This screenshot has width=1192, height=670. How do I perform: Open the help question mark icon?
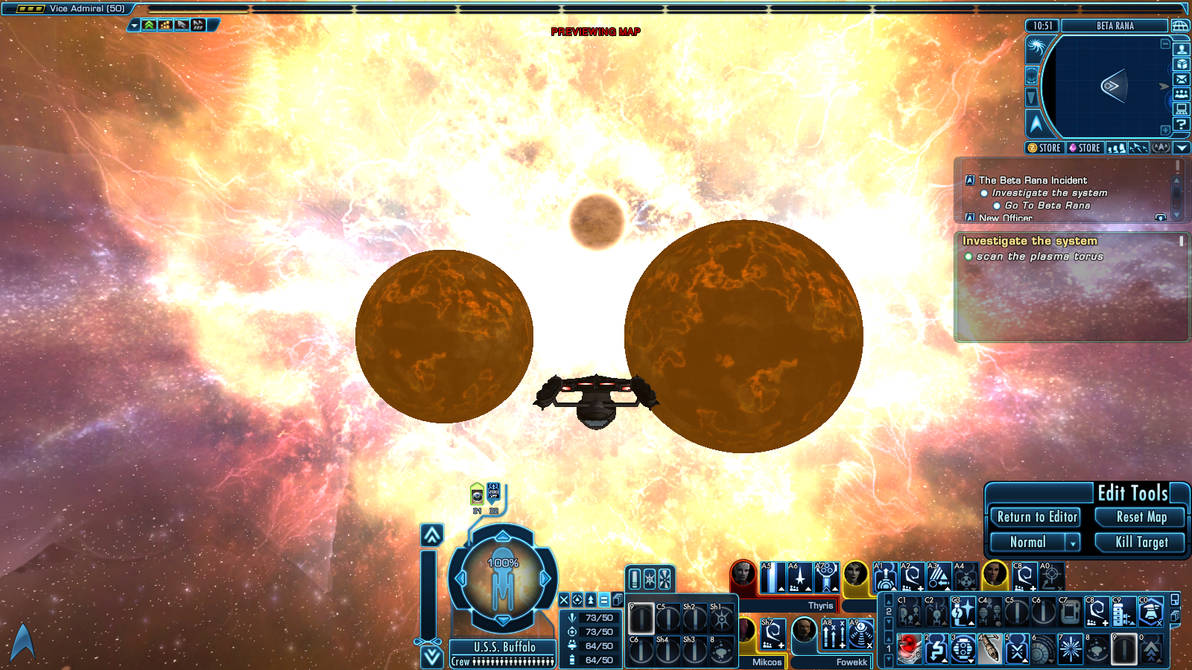tap(1181, 124)
